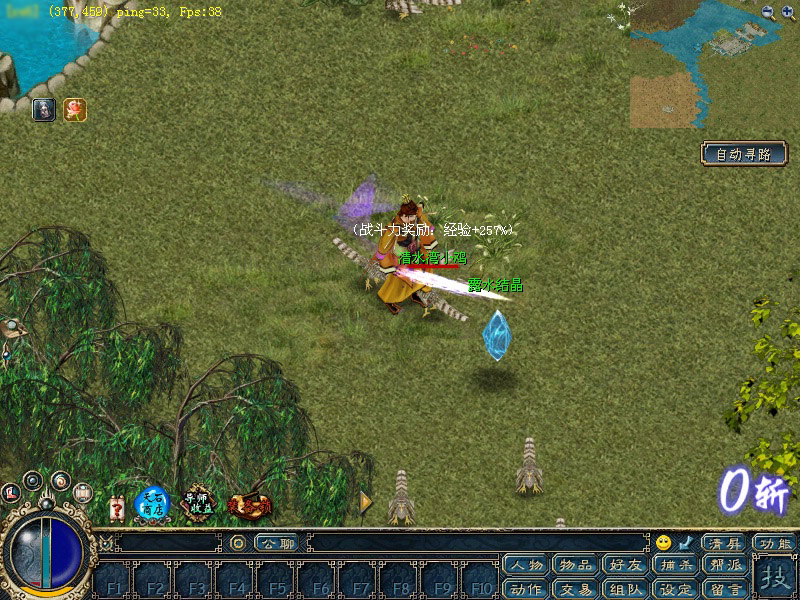This screenshot has width=800, height=600.
Task: Open the 人物 character panel
Action: pos(527,566)
